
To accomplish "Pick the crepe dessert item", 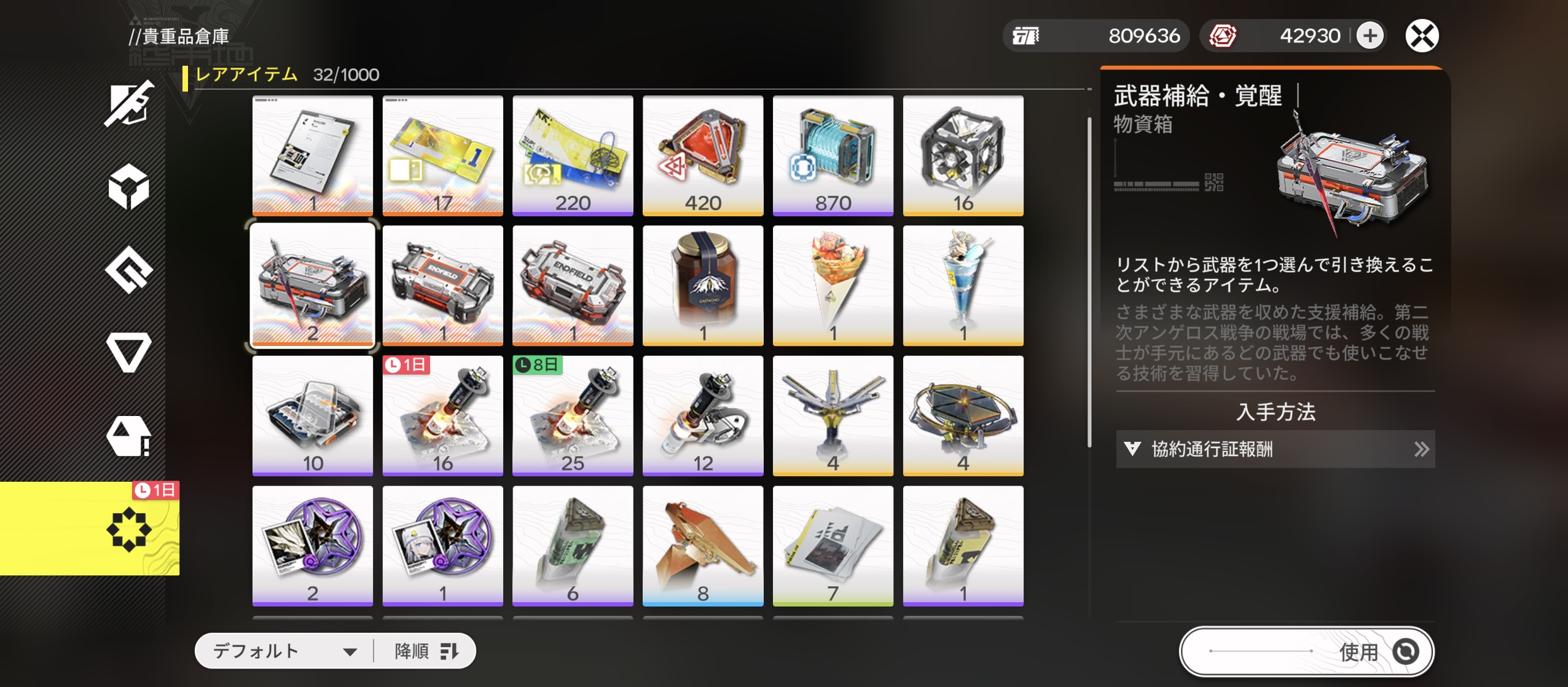I will 833,285.
